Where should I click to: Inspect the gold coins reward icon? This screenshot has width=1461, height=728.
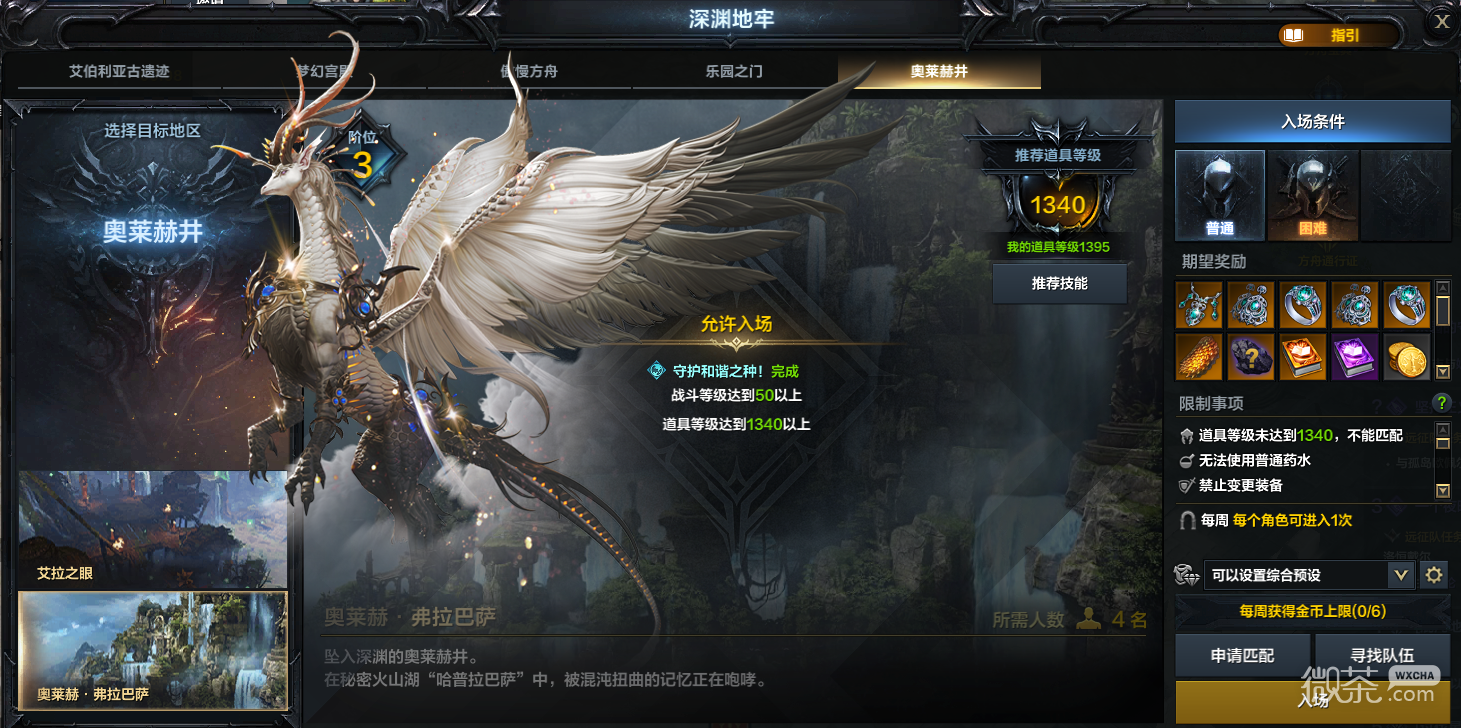1407,357
